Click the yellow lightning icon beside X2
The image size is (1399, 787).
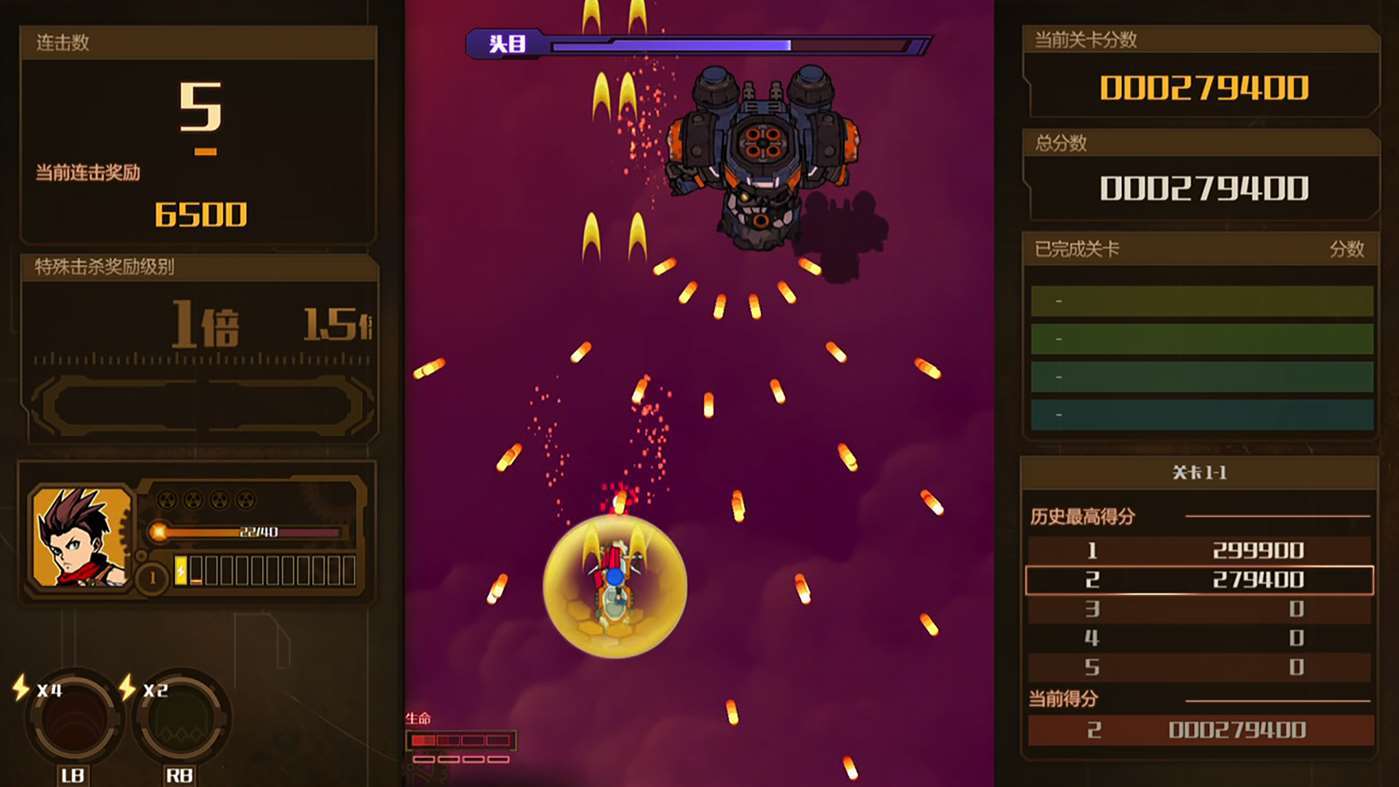point(127,686)
